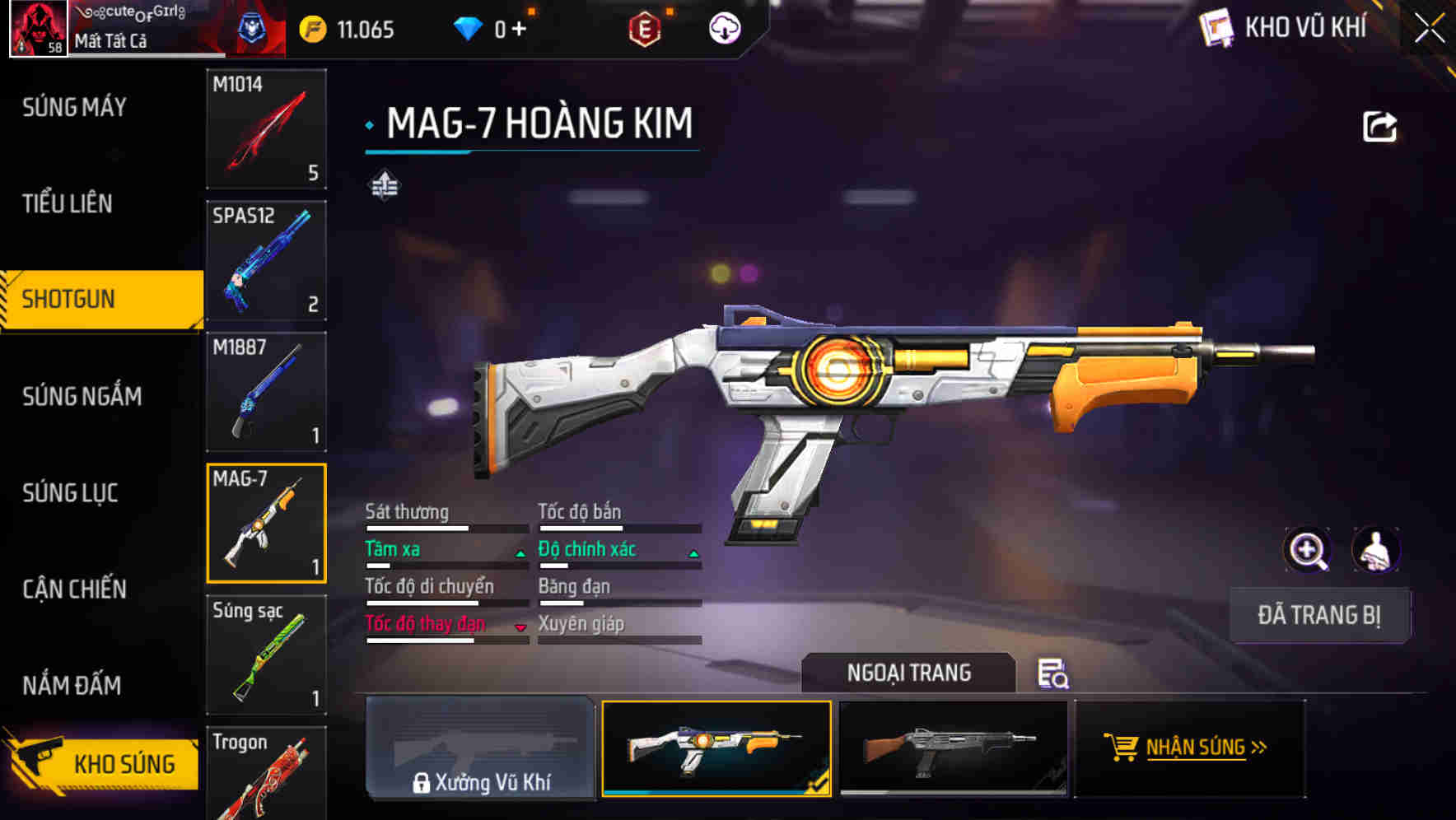Click the Trogon weapon tile

(266, 774)
